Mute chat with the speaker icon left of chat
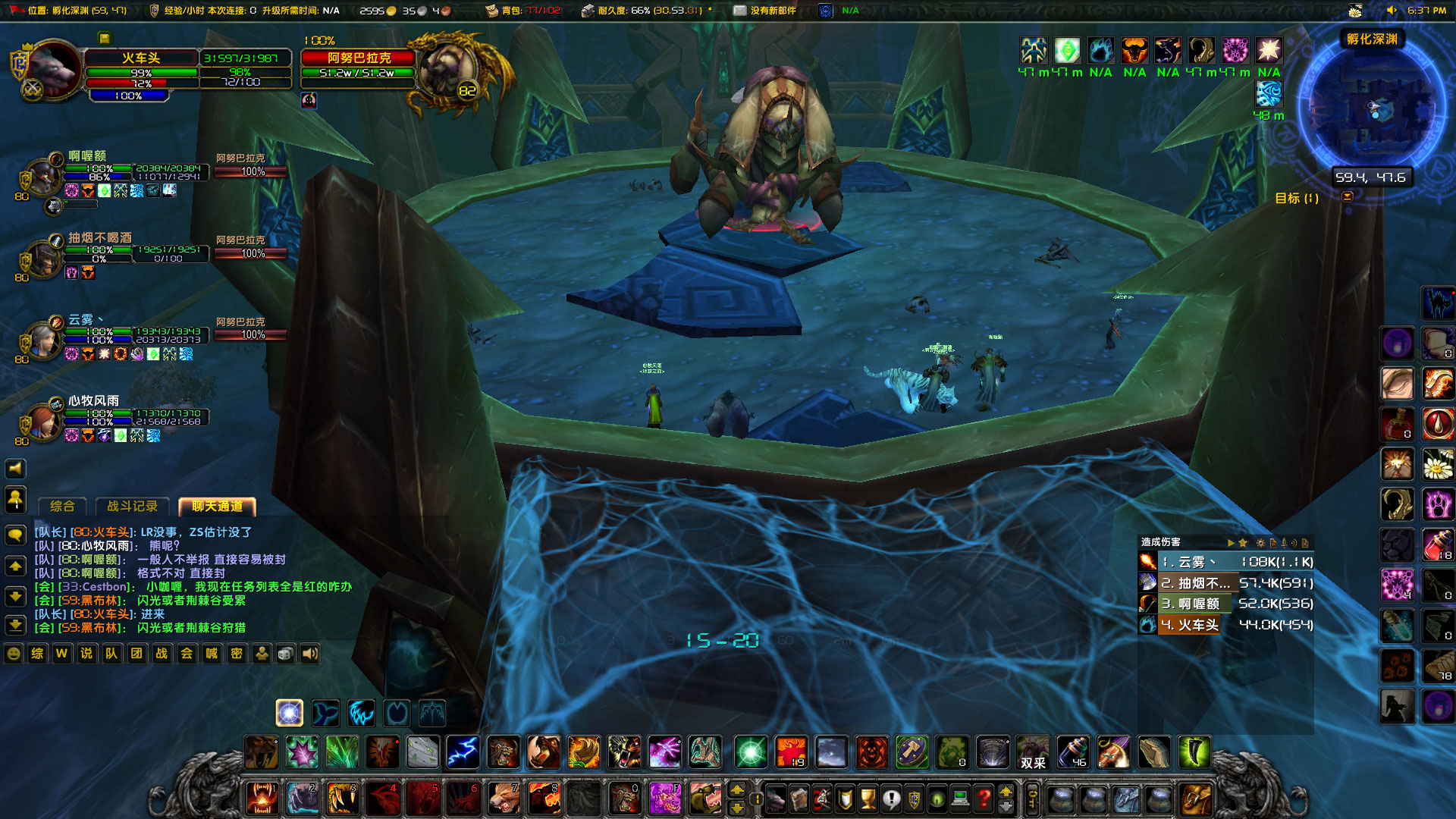This screenshot has height=819, width=1456. [x=14, y=468]
